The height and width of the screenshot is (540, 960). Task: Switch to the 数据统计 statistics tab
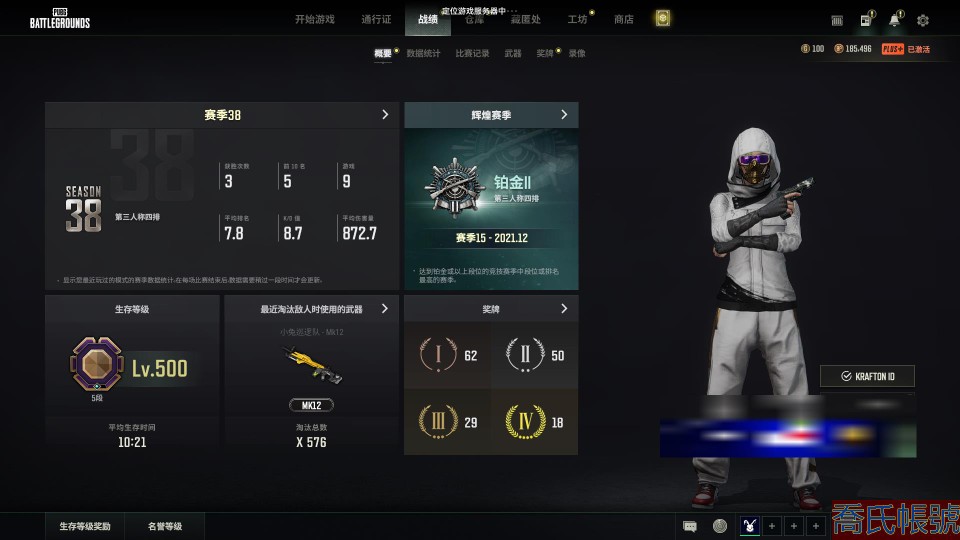423,53
